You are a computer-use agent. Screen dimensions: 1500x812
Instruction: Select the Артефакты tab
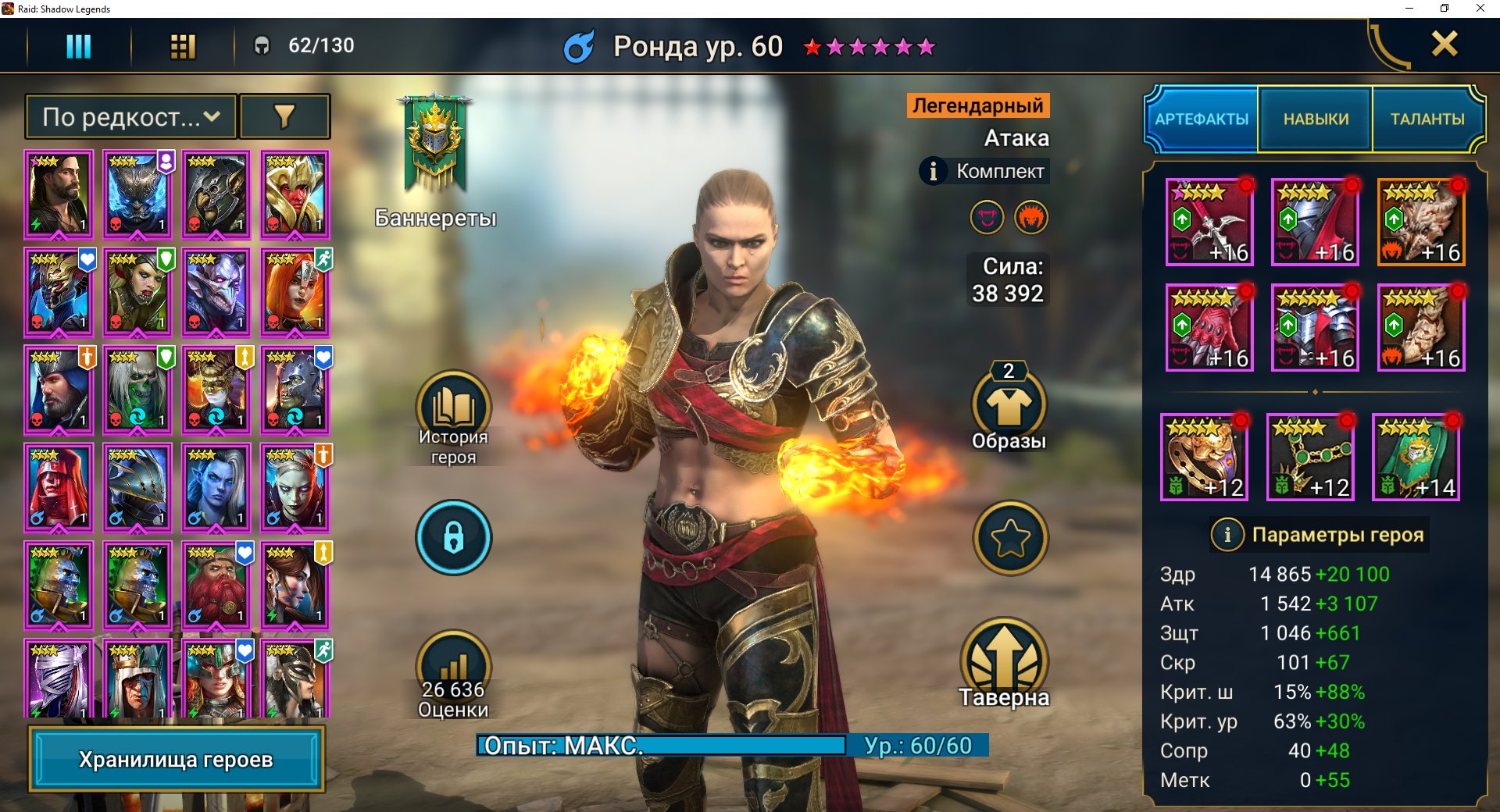click(x=1202, y=119)
